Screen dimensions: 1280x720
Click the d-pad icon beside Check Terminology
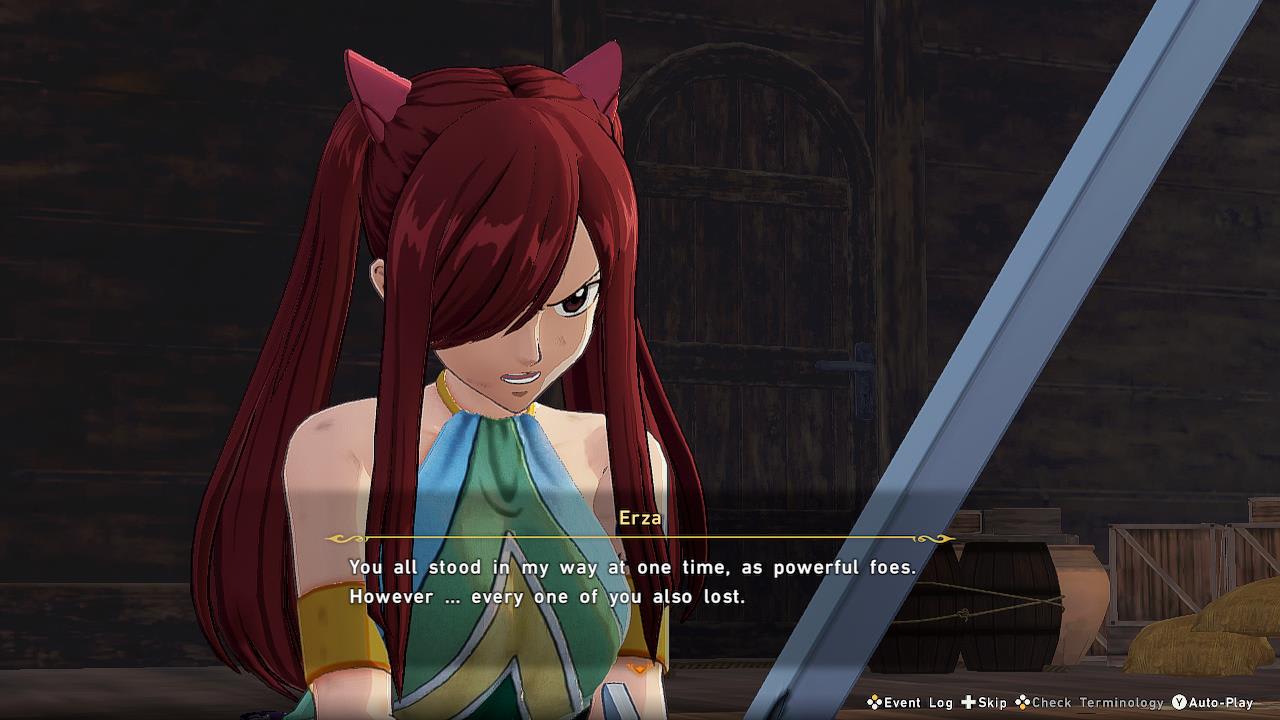click(1021, 703)
